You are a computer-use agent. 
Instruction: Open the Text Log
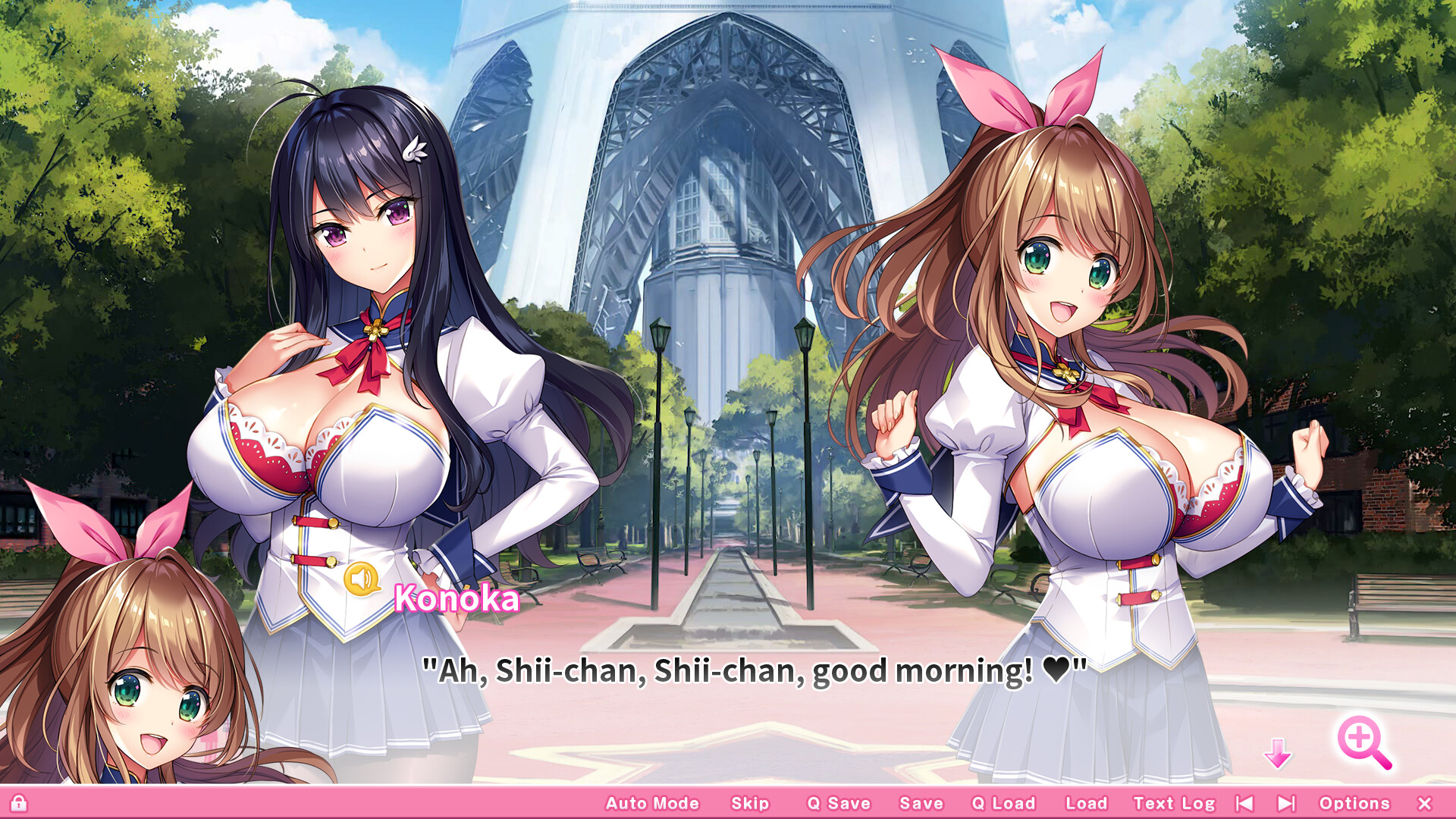tap(1175, 803)
